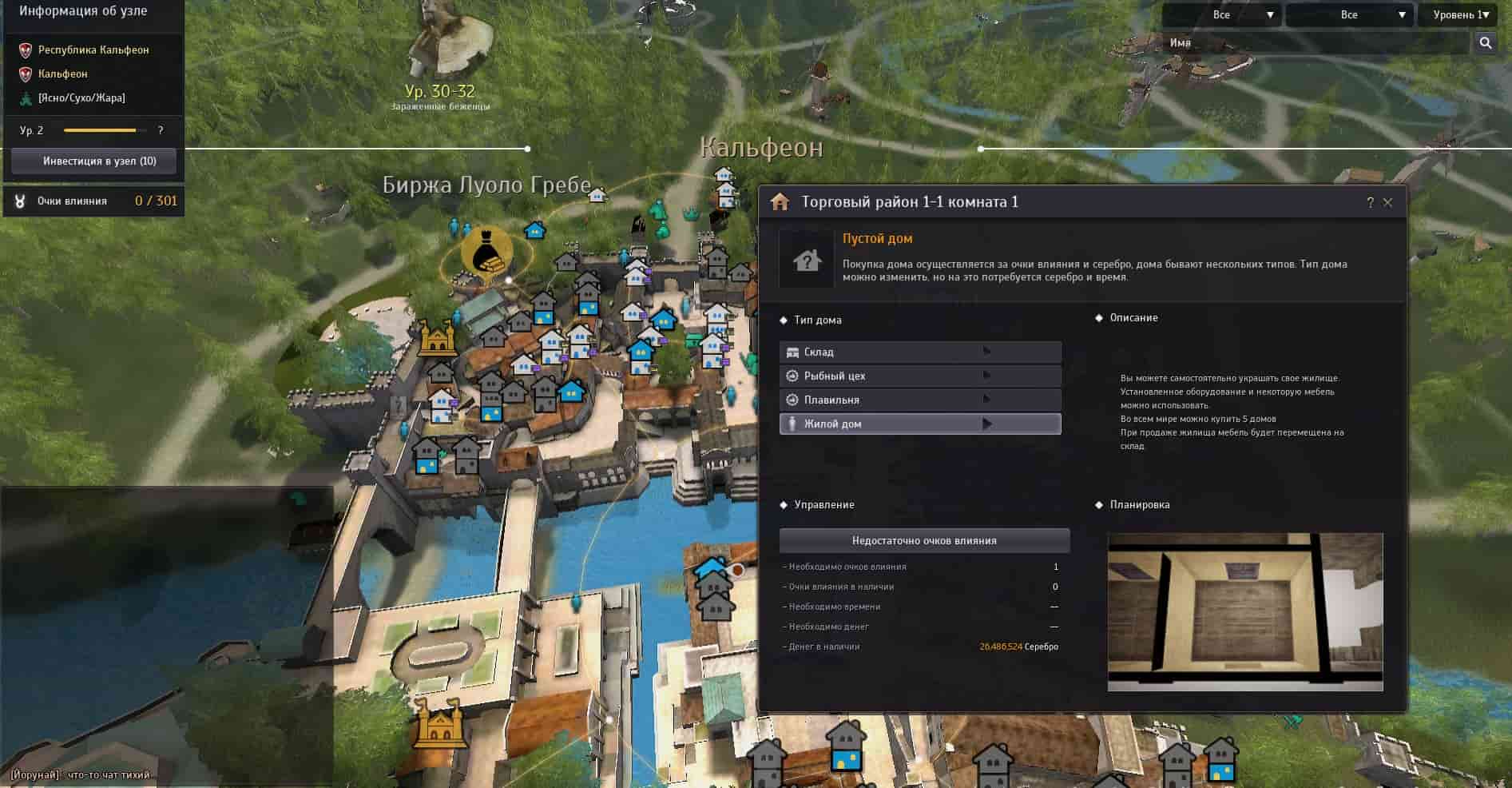Screen dimensions: 1512x788
Task: Pick the Плавильня house type
Action: [919, 400]
